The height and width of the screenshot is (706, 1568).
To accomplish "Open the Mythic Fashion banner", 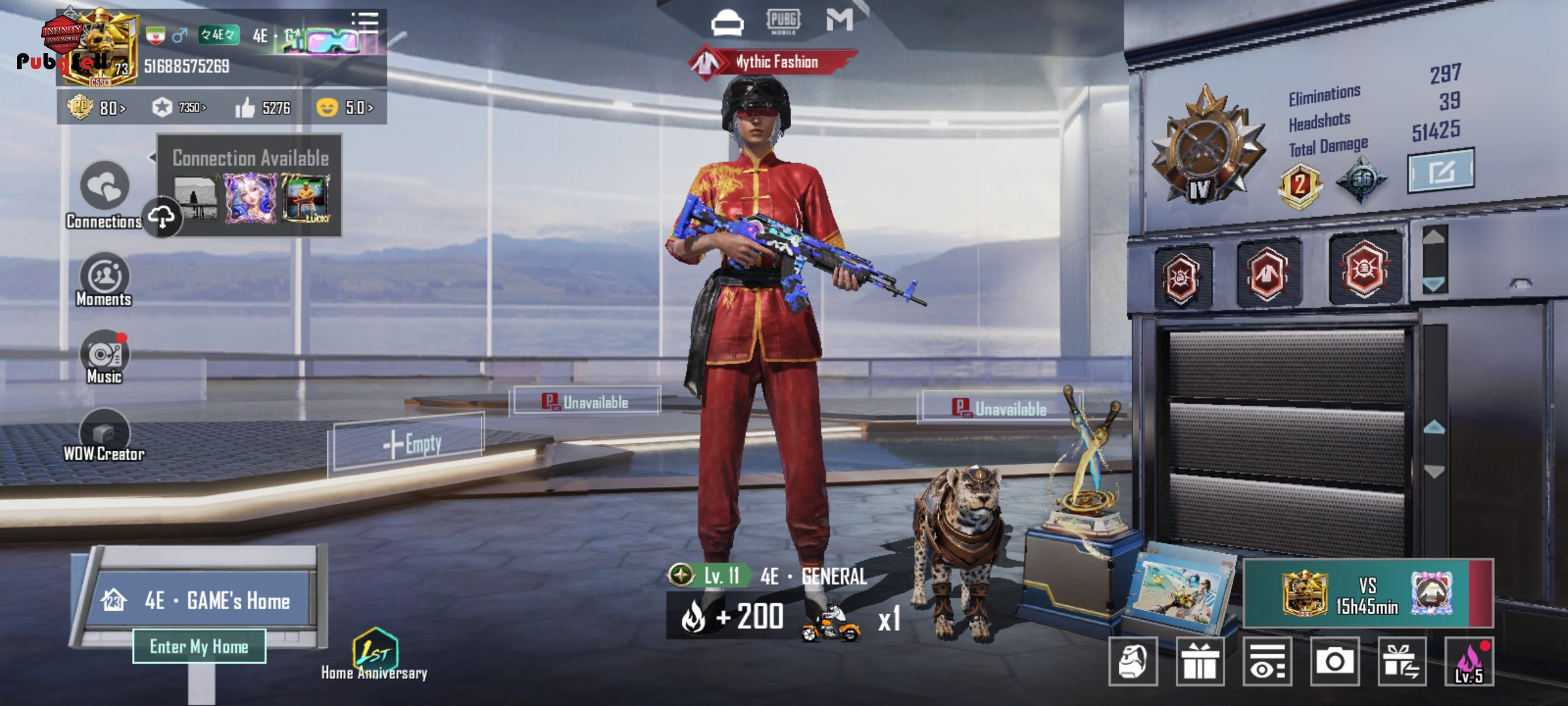I will point(775,62).
